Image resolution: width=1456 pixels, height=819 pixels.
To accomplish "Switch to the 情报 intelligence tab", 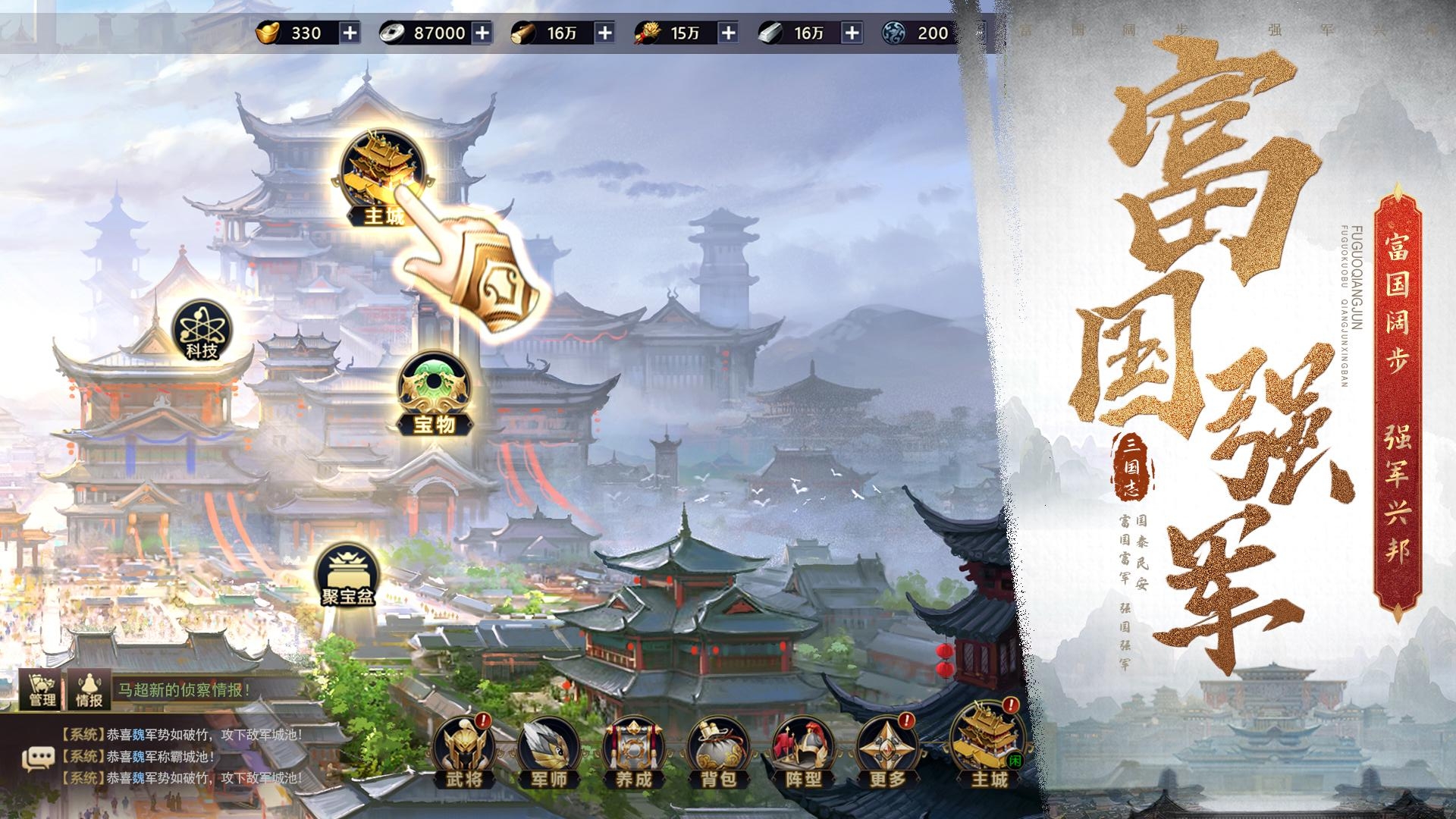I will (91, 690).
